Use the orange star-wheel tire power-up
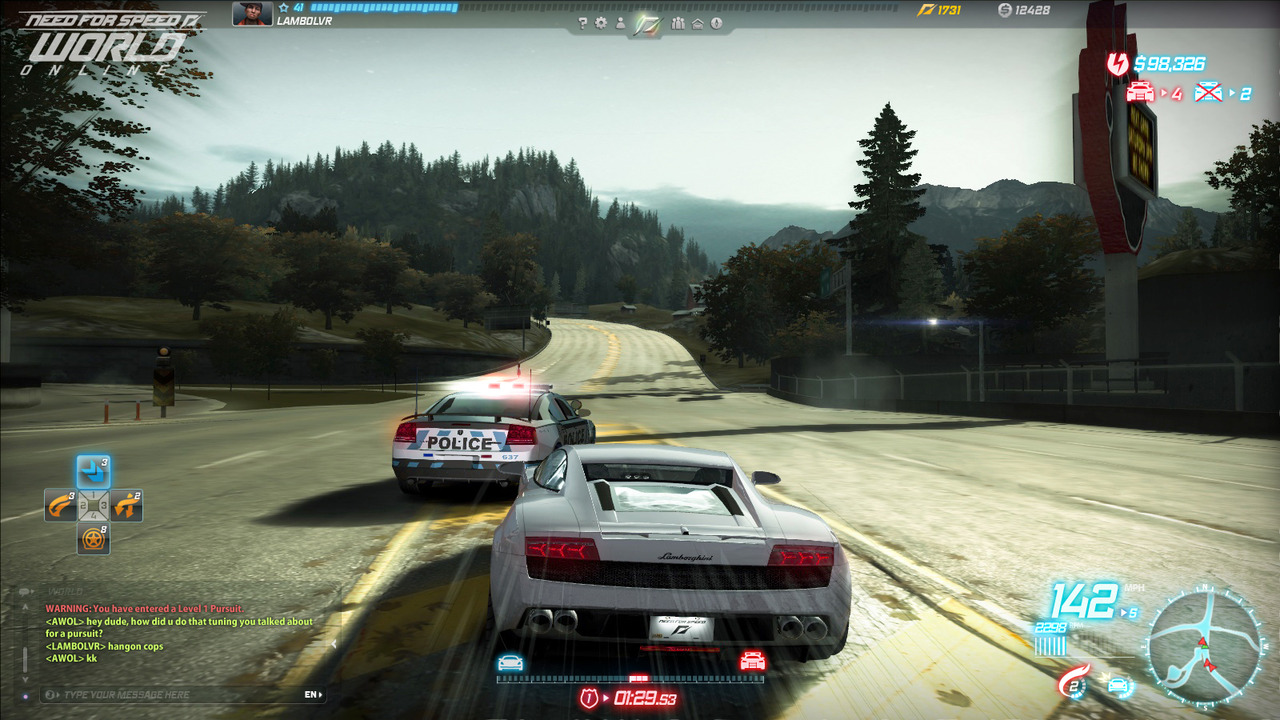 pyautogui.click(x=93, y=538)
